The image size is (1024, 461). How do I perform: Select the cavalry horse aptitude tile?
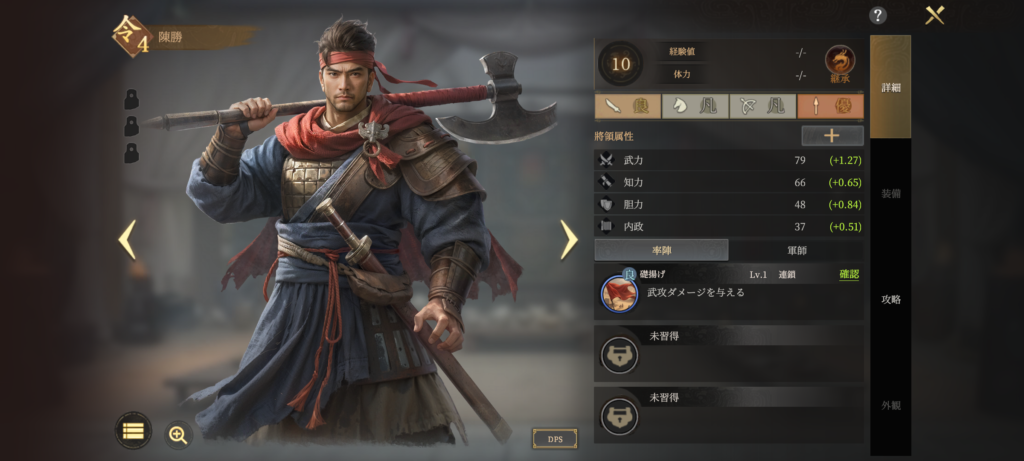[x=695, y=106]
